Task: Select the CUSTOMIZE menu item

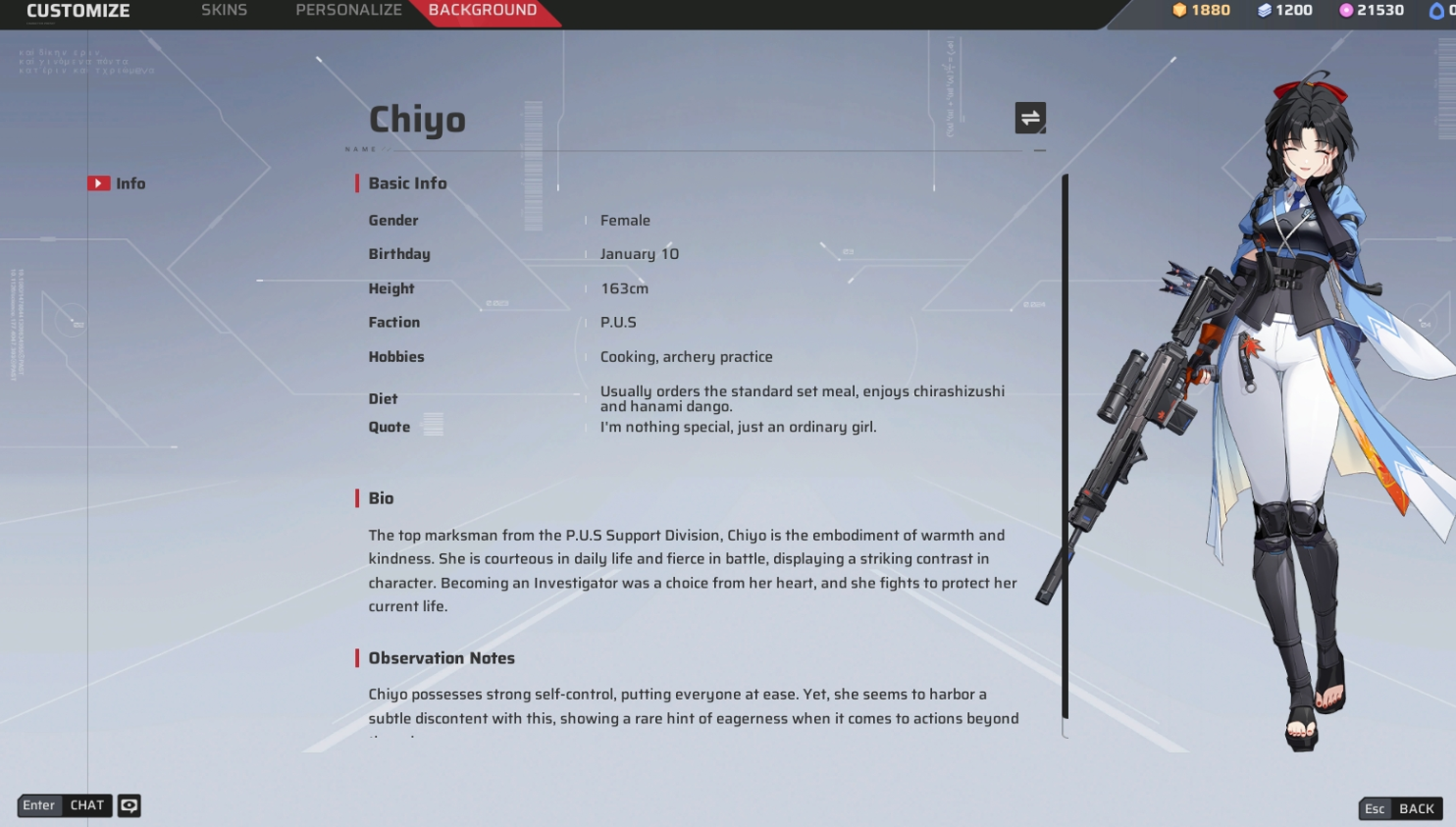Action: [x=78, y=11]
